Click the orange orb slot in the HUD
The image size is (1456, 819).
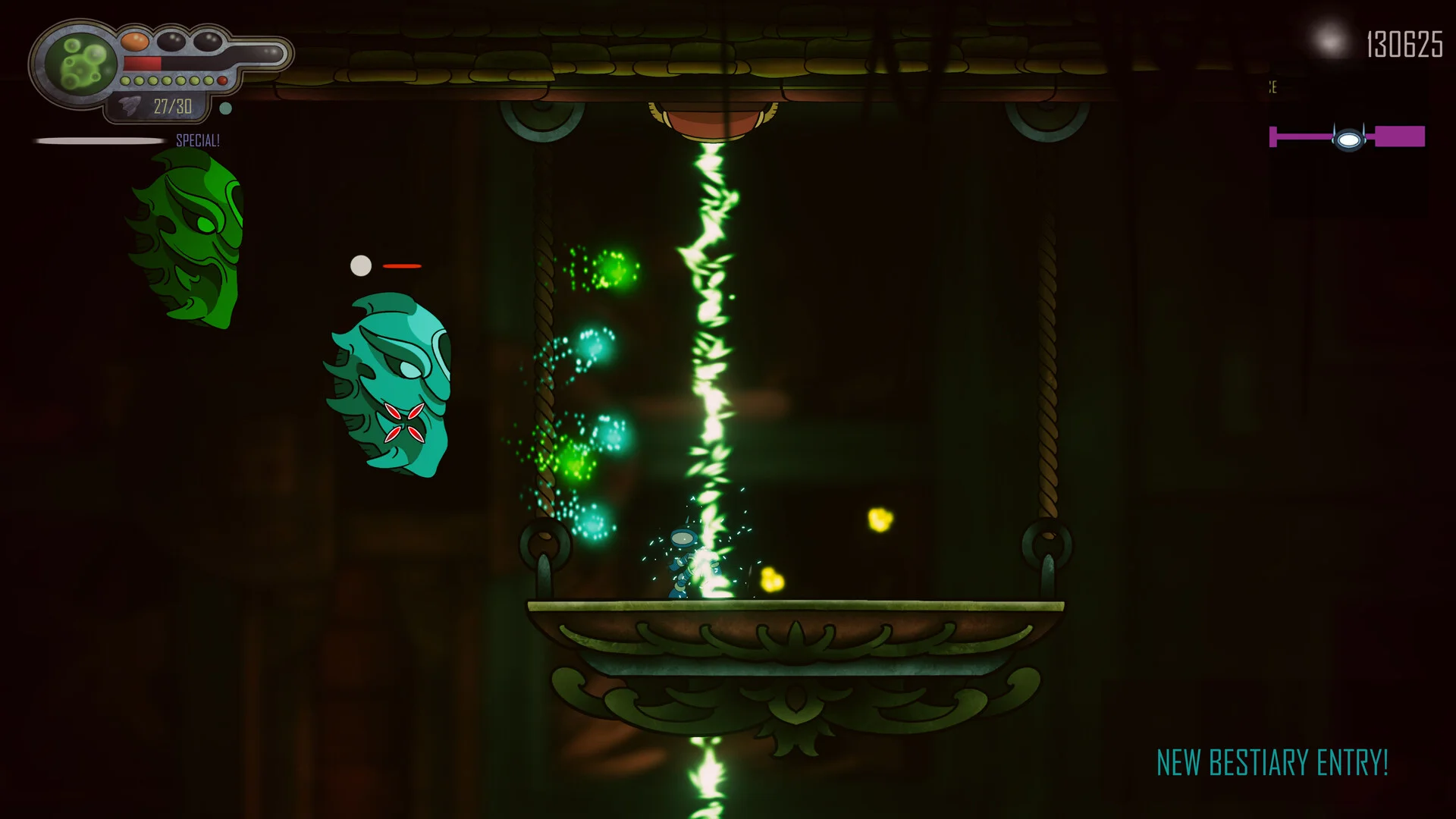point(134,41)
